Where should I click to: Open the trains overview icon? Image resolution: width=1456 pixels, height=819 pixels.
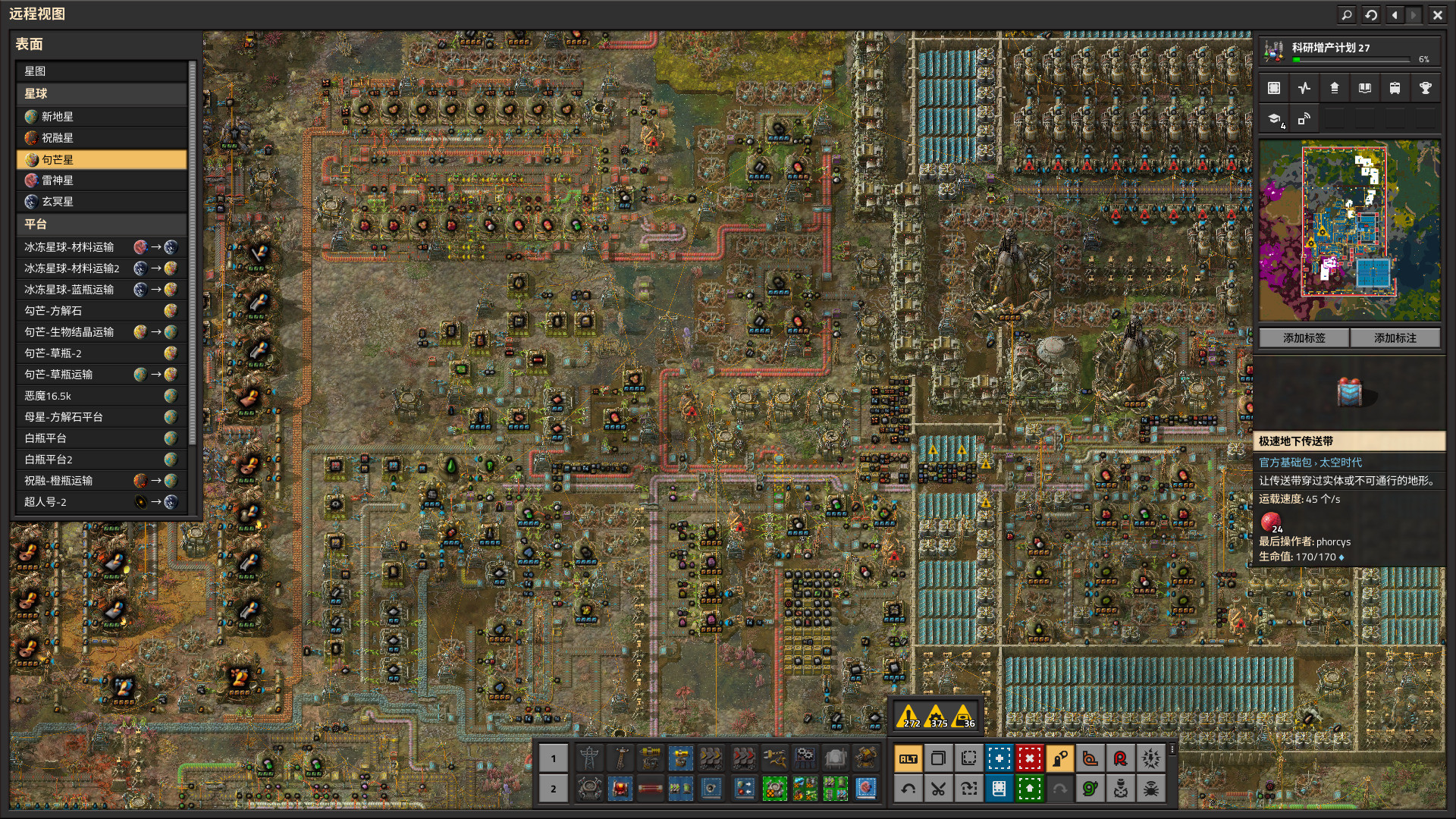[x=1395, y=88]
